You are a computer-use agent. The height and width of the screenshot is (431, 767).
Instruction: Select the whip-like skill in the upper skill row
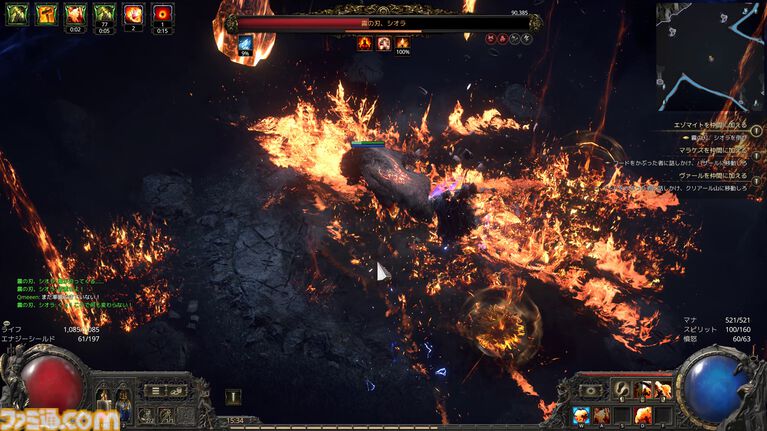[x=623, y=390]
